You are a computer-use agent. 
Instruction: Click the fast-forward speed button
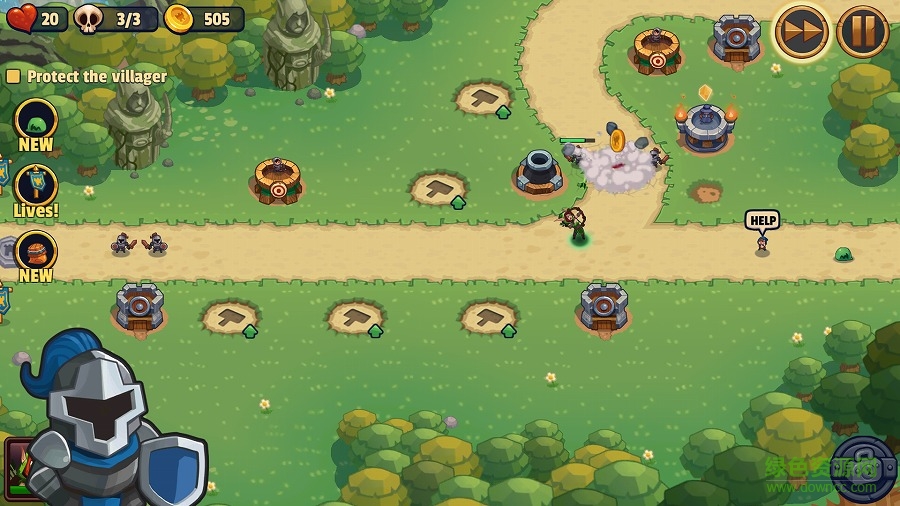click(801, 31)
